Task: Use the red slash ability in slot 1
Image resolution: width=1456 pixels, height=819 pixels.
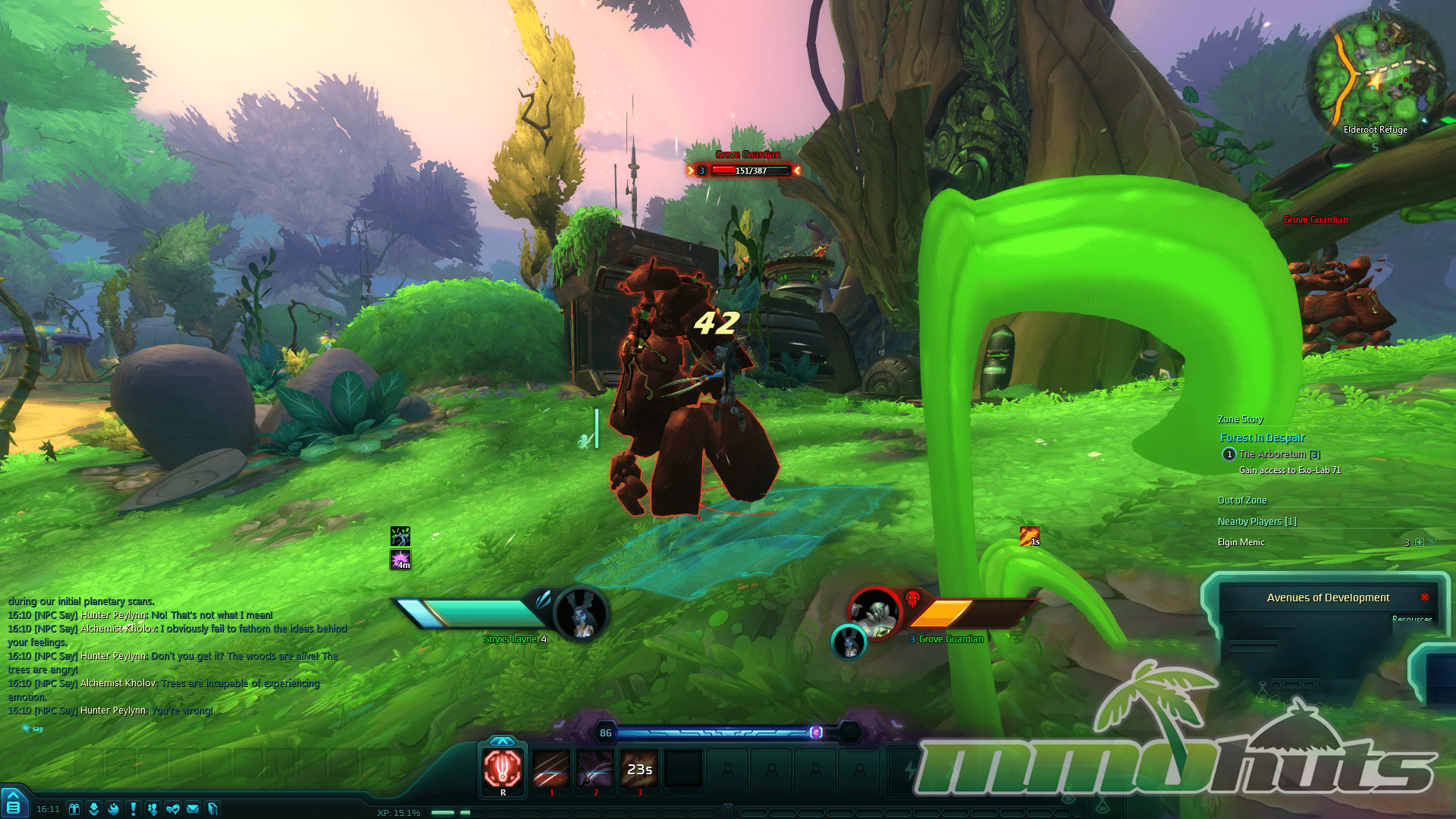Action: (x=551, y=770)
